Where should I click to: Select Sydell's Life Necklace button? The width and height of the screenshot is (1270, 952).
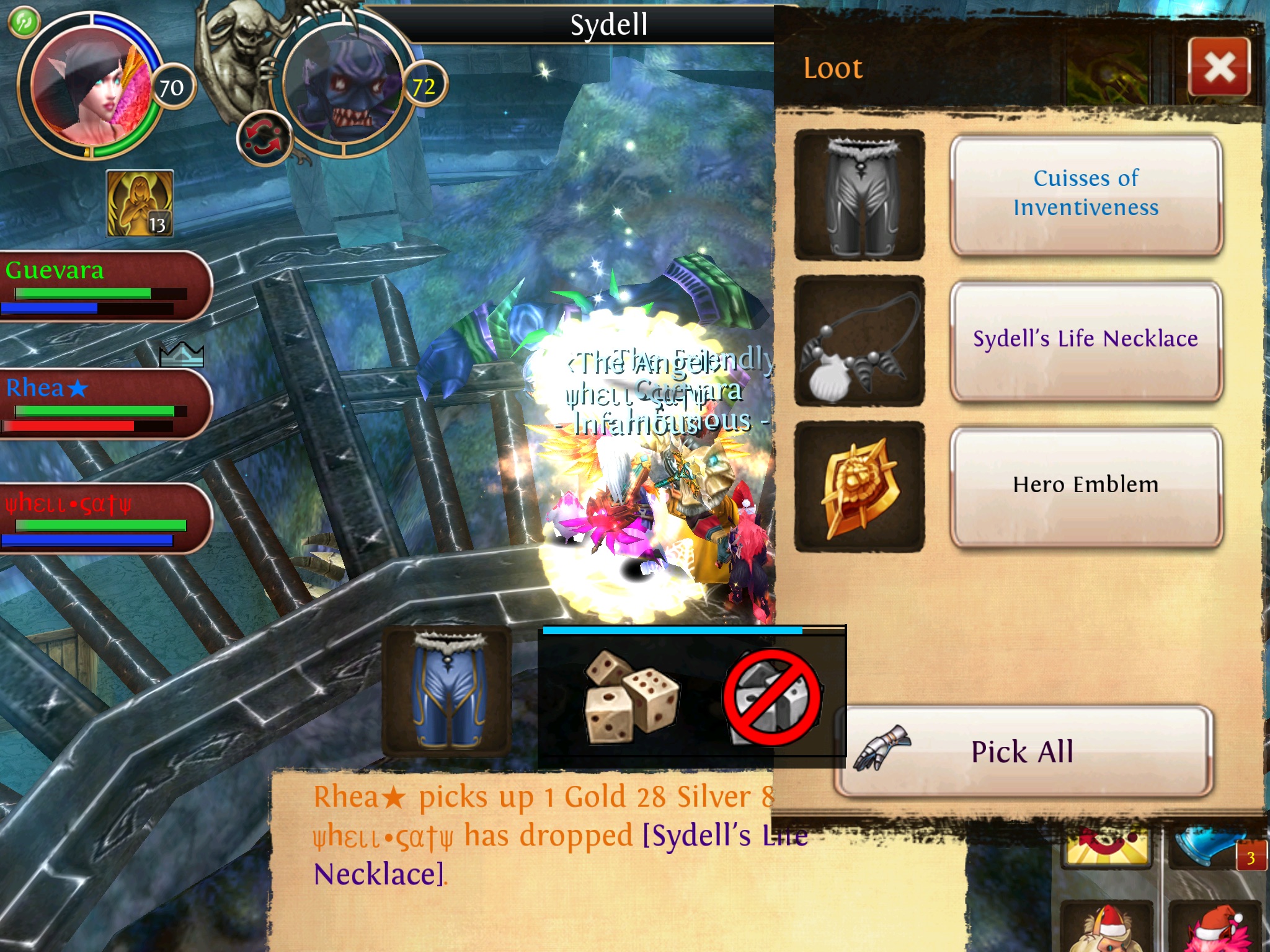point(1085,339)
